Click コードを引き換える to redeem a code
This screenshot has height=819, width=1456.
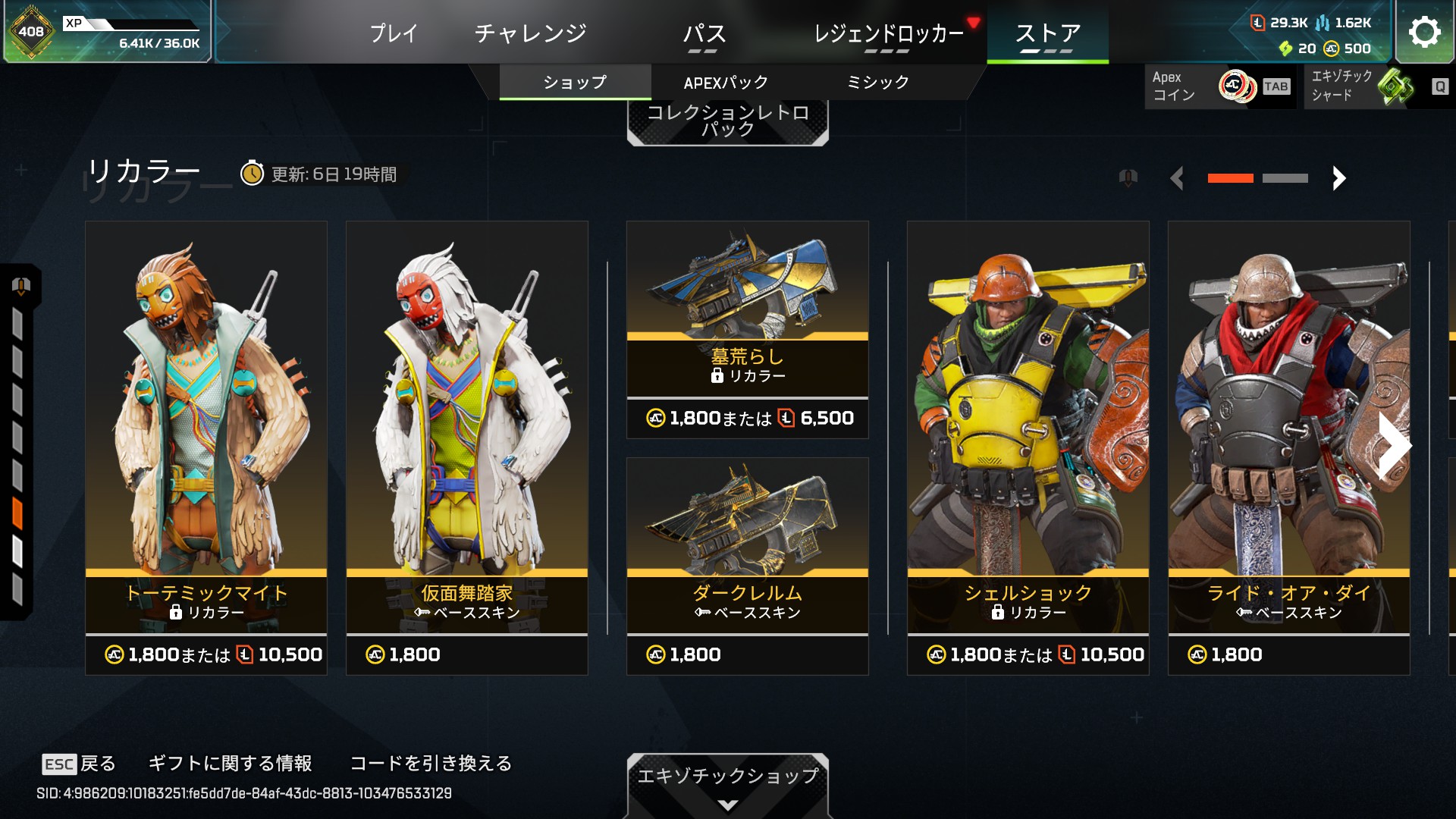[x=431, y=763]
